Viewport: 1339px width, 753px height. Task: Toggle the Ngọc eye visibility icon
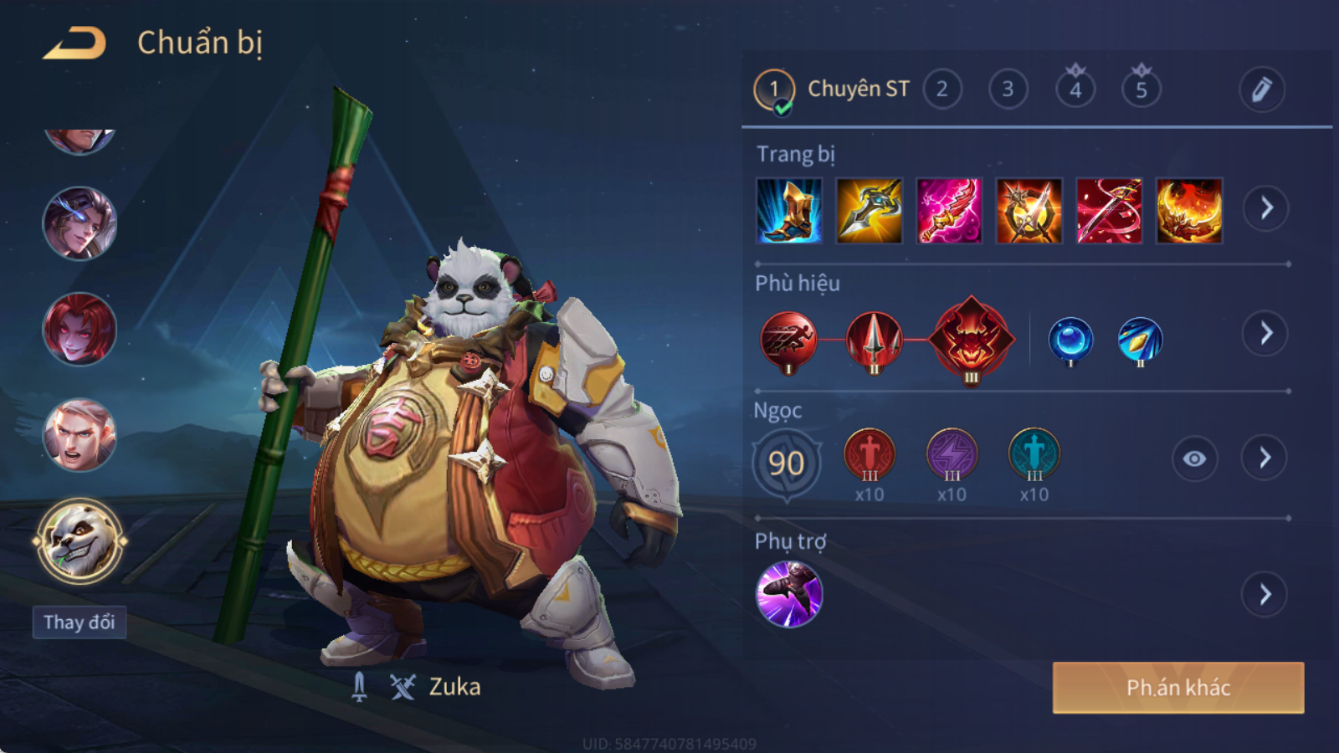(1195, 459)
